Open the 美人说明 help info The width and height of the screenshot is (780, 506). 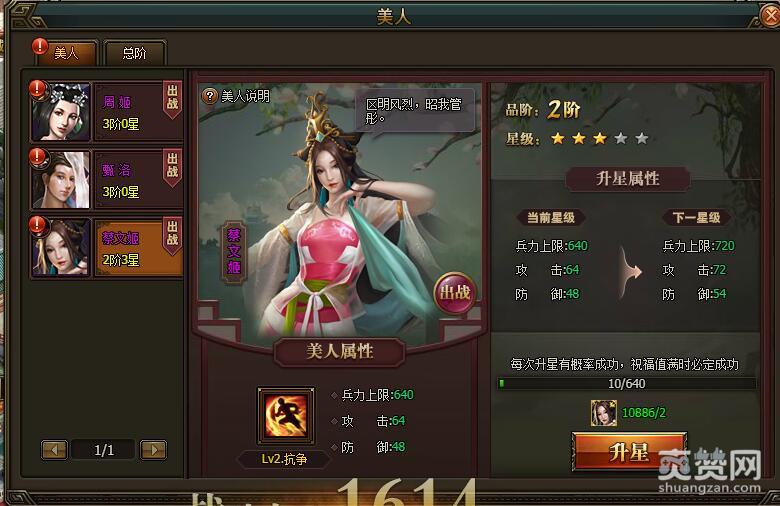(x=236, y=96)
